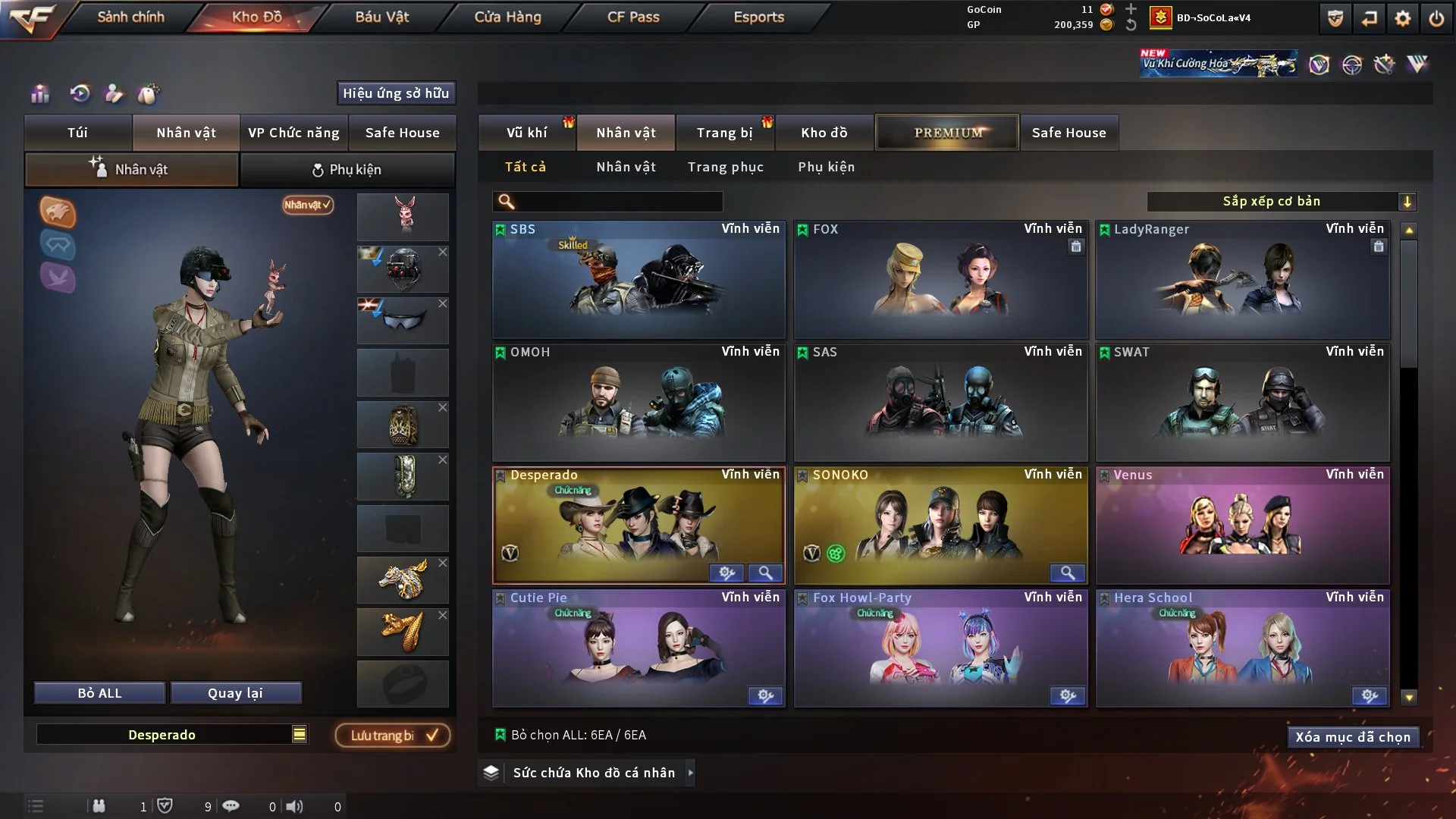The image size is (1456, 819).
Task: Deselect the green bookmark on the SBS card
Action: pos(500,229)
